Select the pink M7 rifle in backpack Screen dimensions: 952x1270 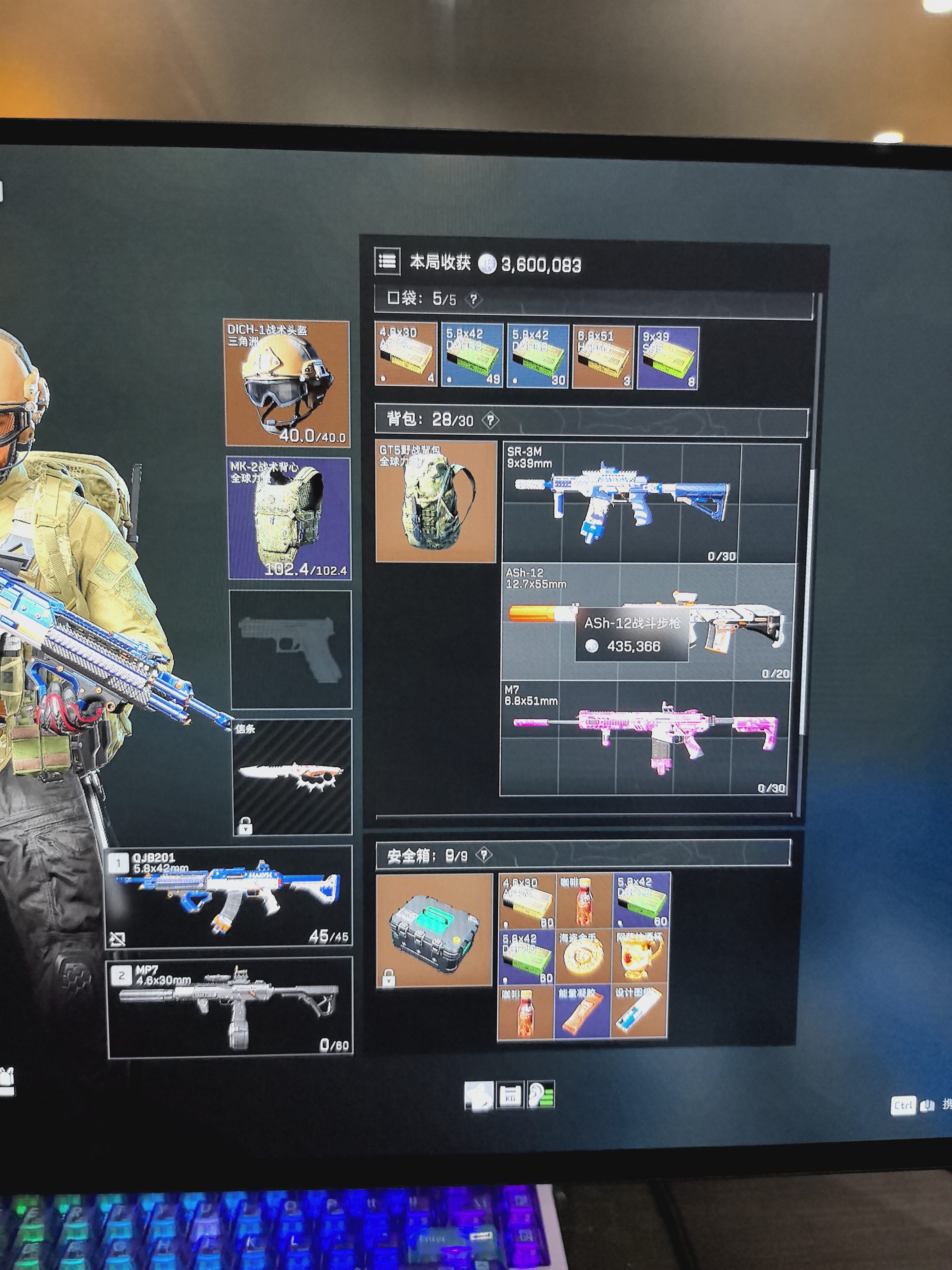coord(644,738)
